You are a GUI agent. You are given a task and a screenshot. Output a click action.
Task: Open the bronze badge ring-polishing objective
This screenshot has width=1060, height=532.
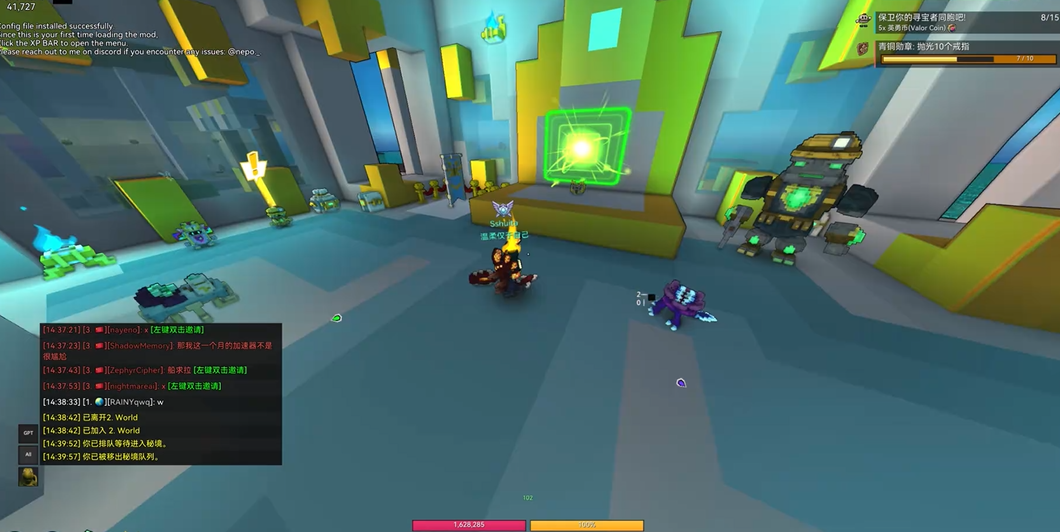[x=958, y=52]
